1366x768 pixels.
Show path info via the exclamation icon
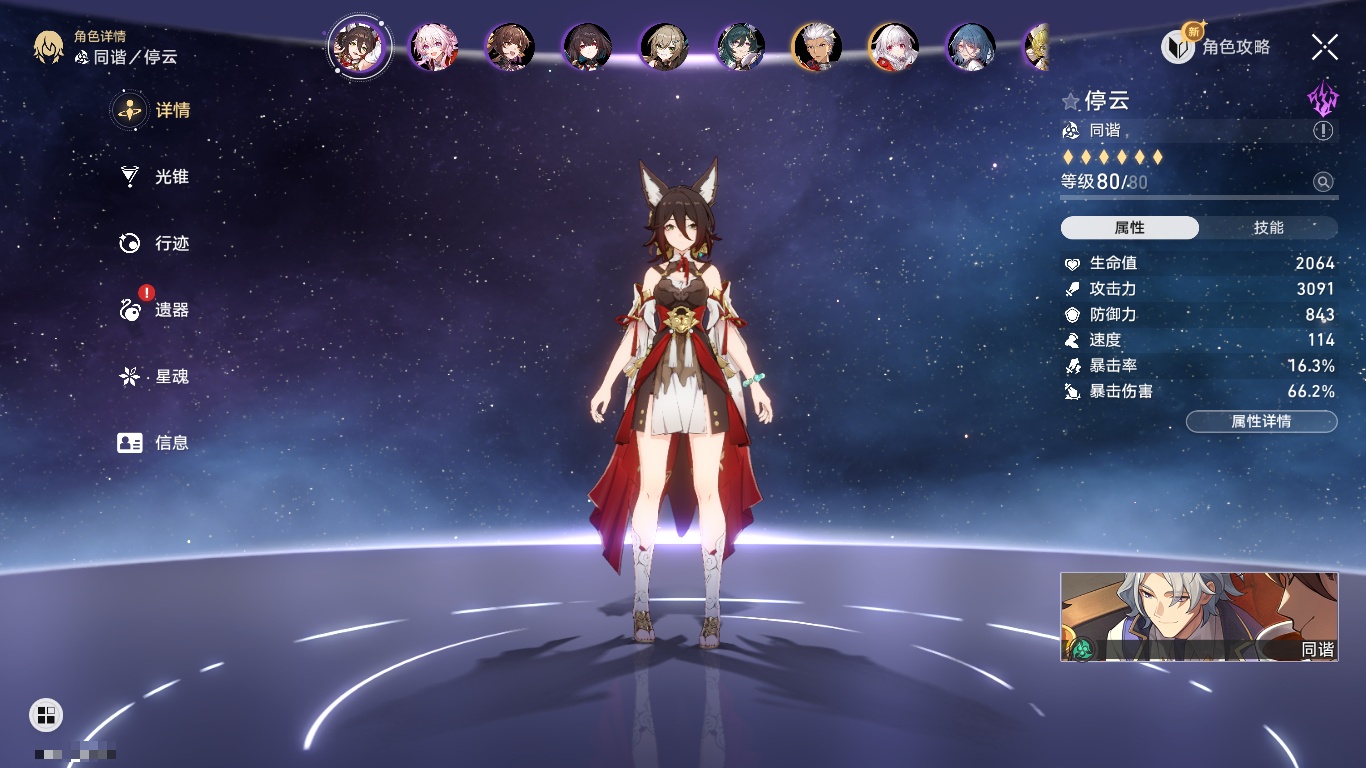(x=1323, y=131)
